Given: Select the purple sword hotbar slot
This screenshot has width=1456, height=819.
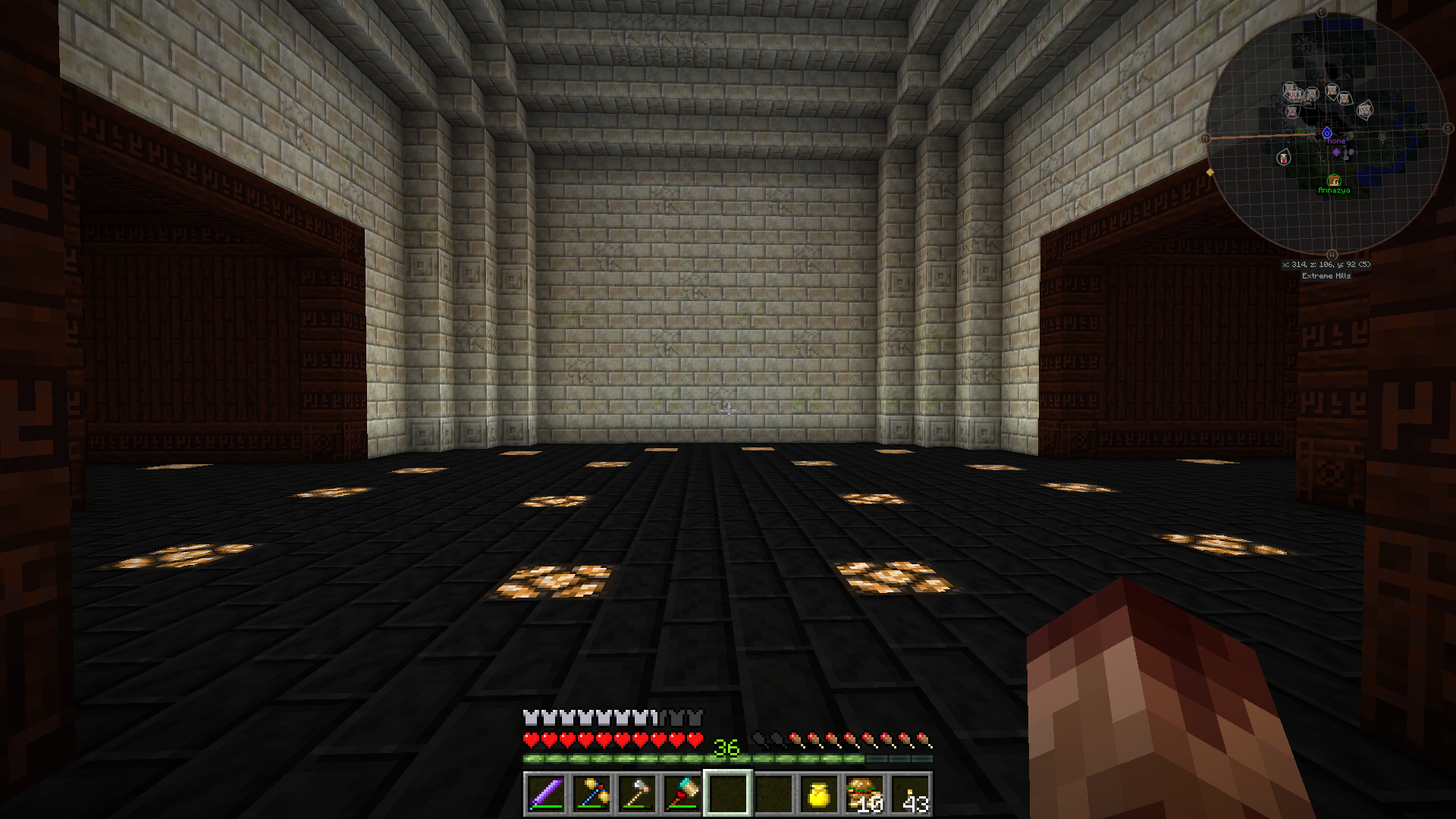Looking at the screenshot, I should coord(546,793).
